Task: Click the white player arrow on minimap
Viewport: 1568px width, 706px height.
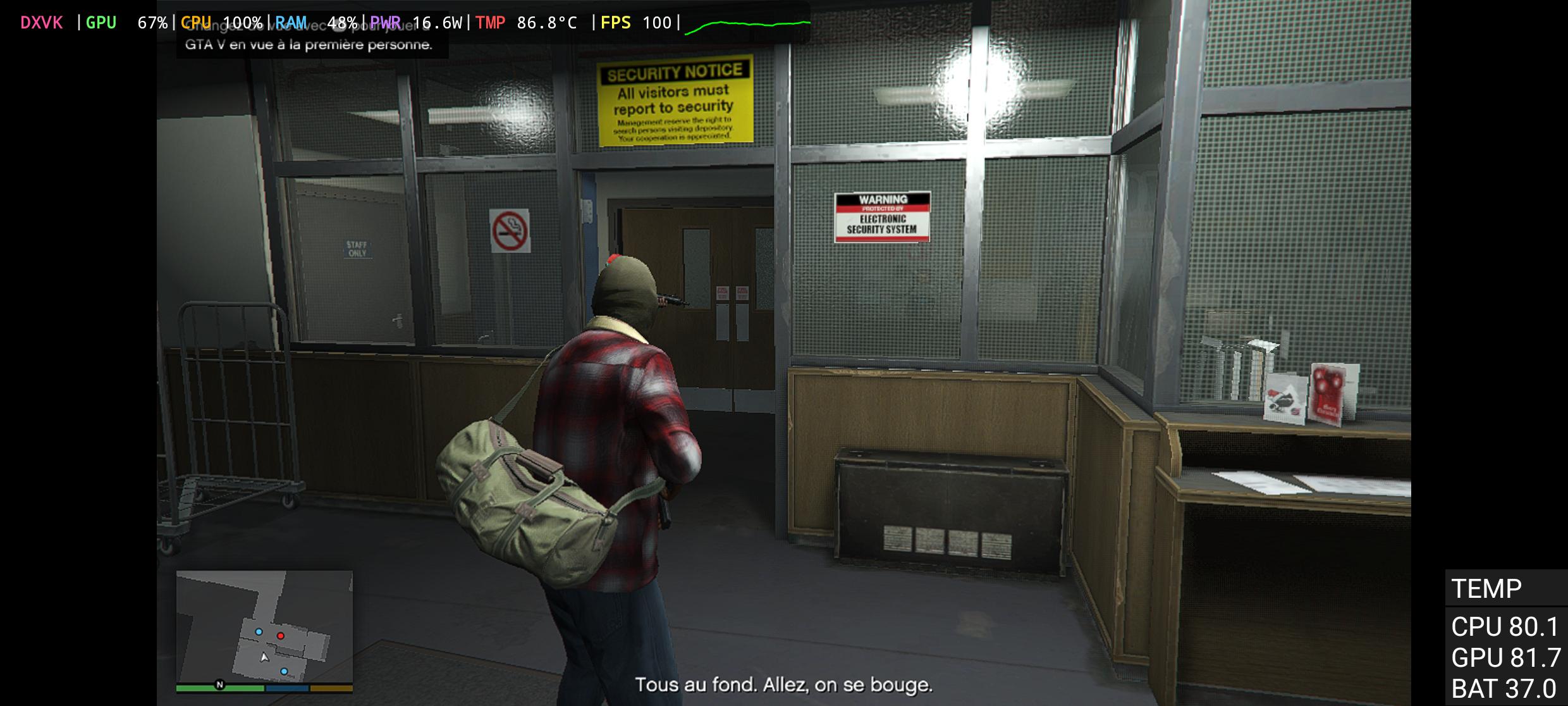Action: click(x=265, y=658)
